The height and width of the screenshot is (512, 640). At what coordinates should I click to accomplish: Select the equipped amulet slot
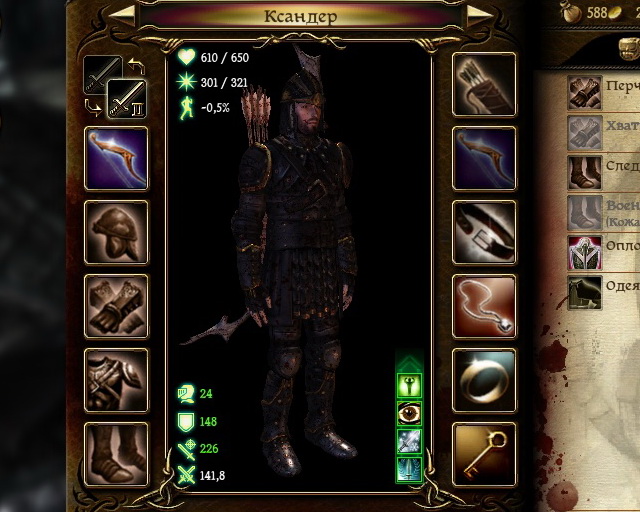[484, 306]
